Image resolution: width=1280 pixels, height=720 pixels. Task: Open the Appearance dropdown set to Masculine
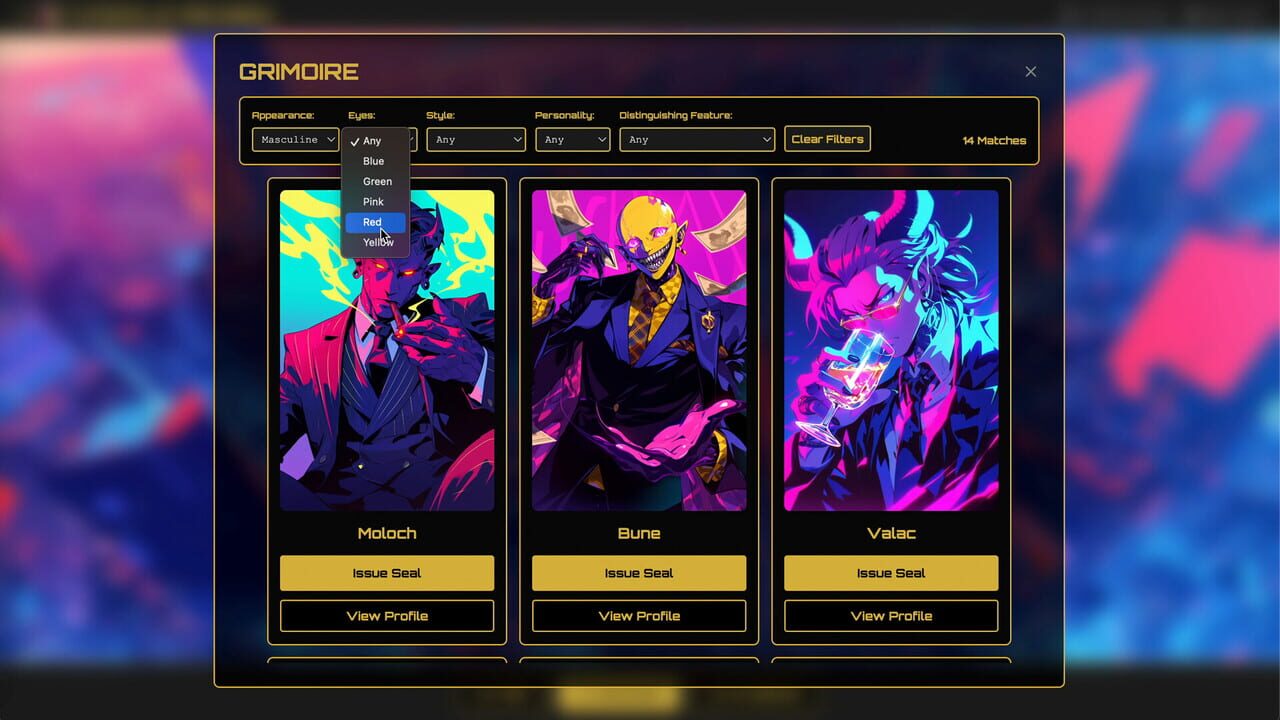[x=295, y=140]
